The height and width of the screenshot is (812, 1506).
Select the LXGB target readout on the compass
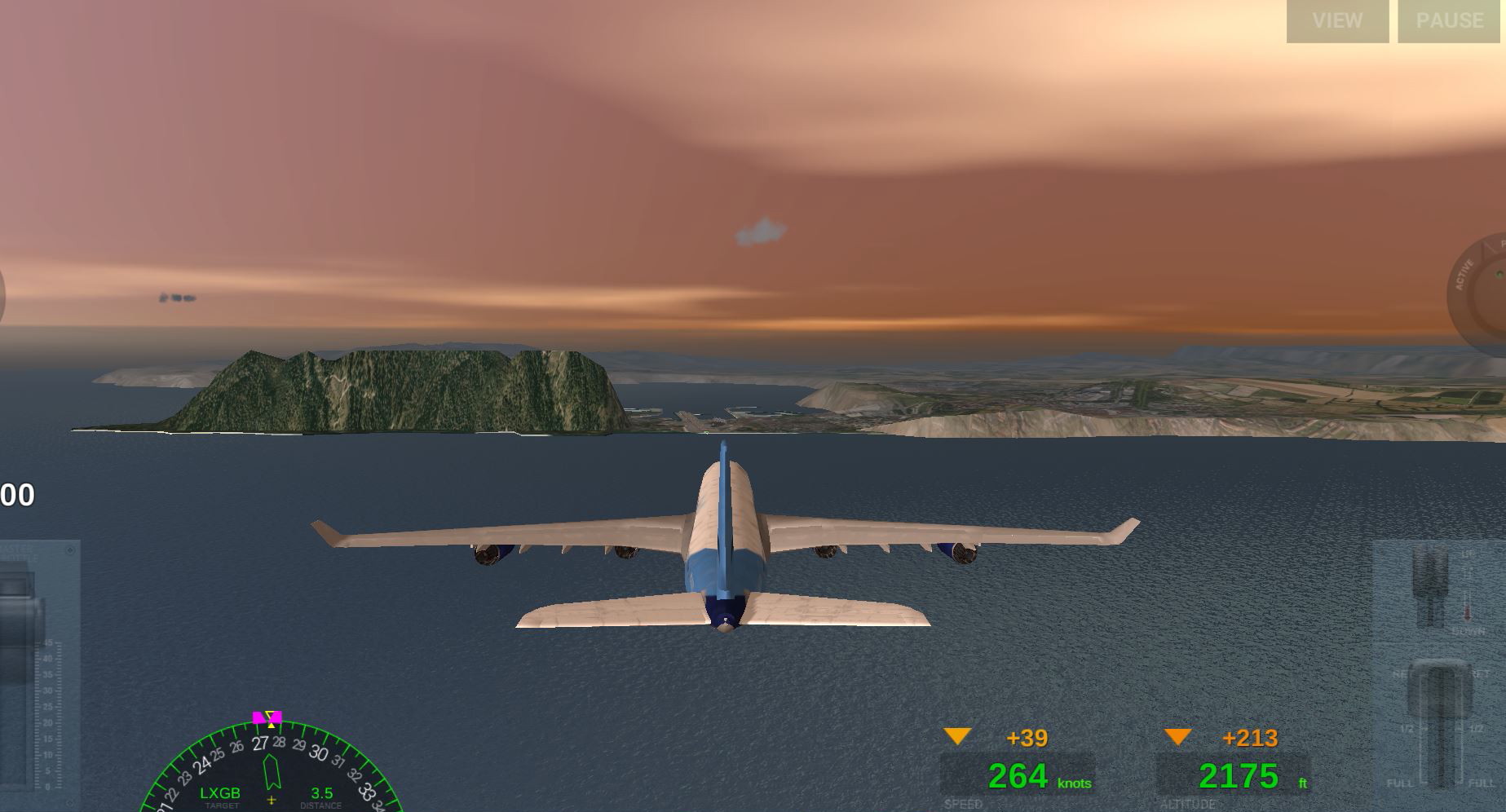pos(220,793)
